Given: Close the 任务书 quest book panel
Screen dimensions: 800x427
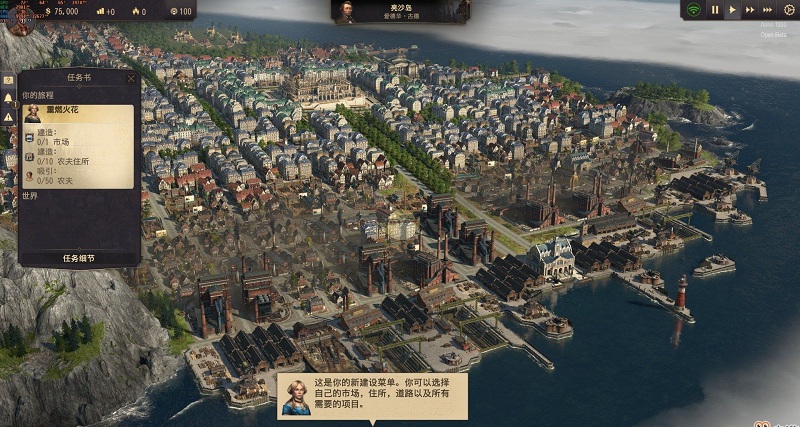Looking at the screenshot, I should tap(131, 77).
